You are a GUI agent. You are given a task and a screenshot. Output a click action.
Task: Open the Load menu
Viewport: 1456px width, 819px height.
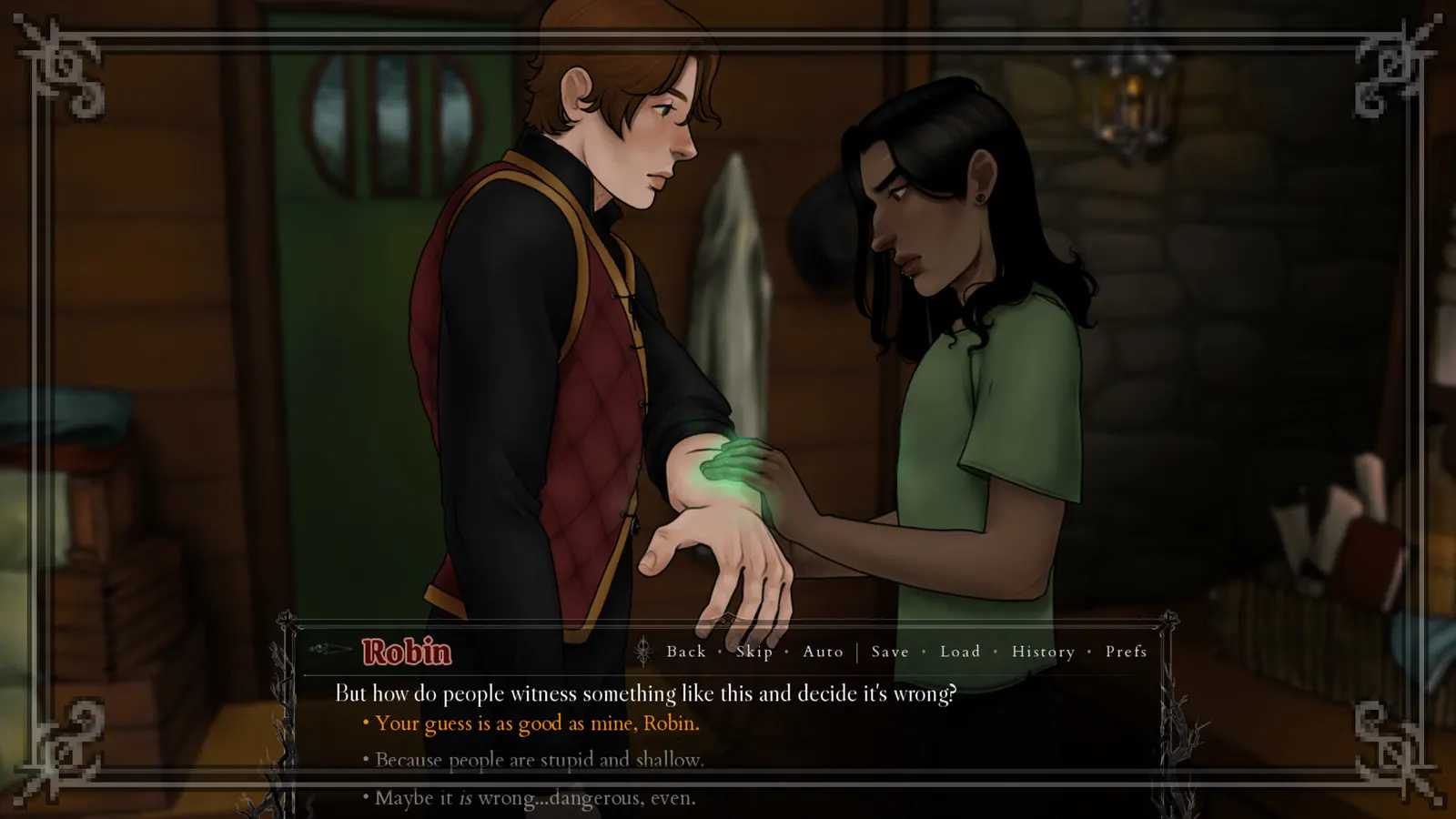959,652
